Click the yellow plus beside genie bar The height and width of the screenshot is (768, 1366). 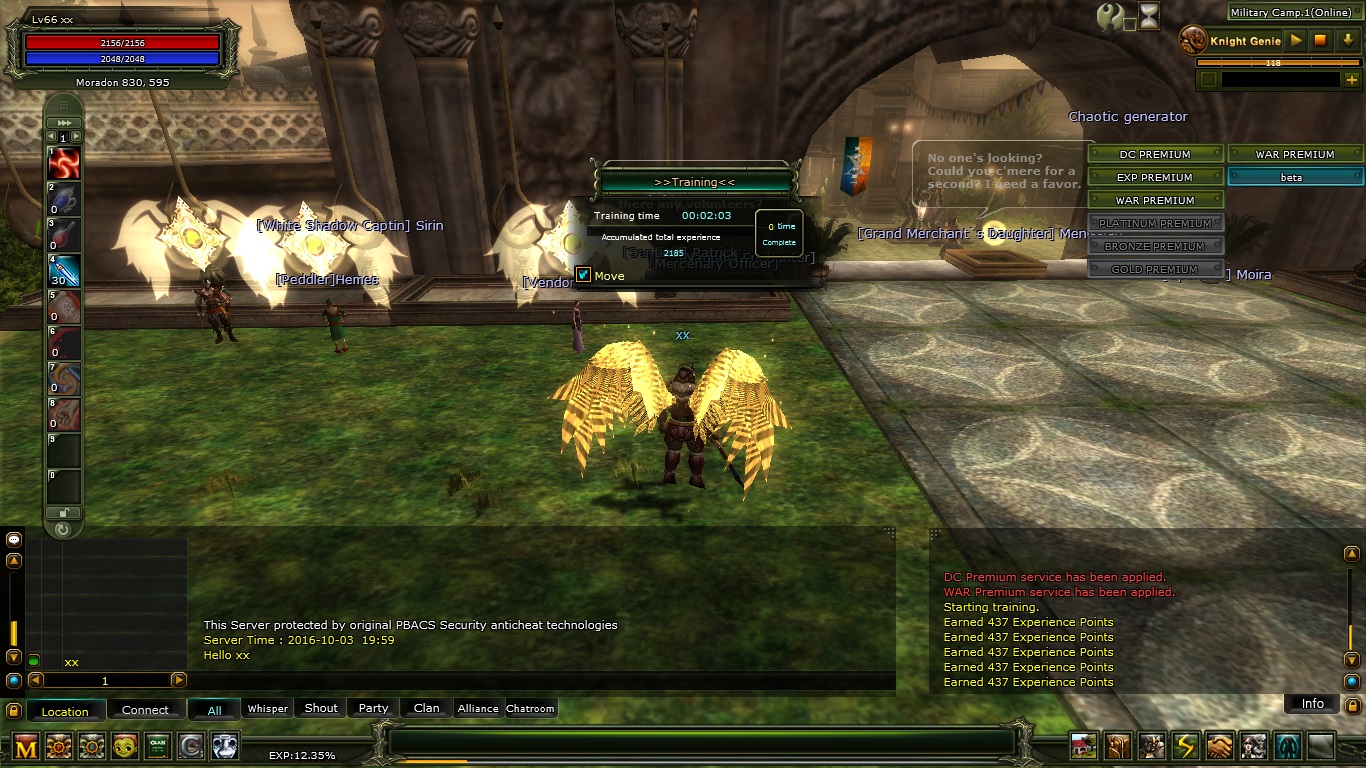(x=1352, y=80)
